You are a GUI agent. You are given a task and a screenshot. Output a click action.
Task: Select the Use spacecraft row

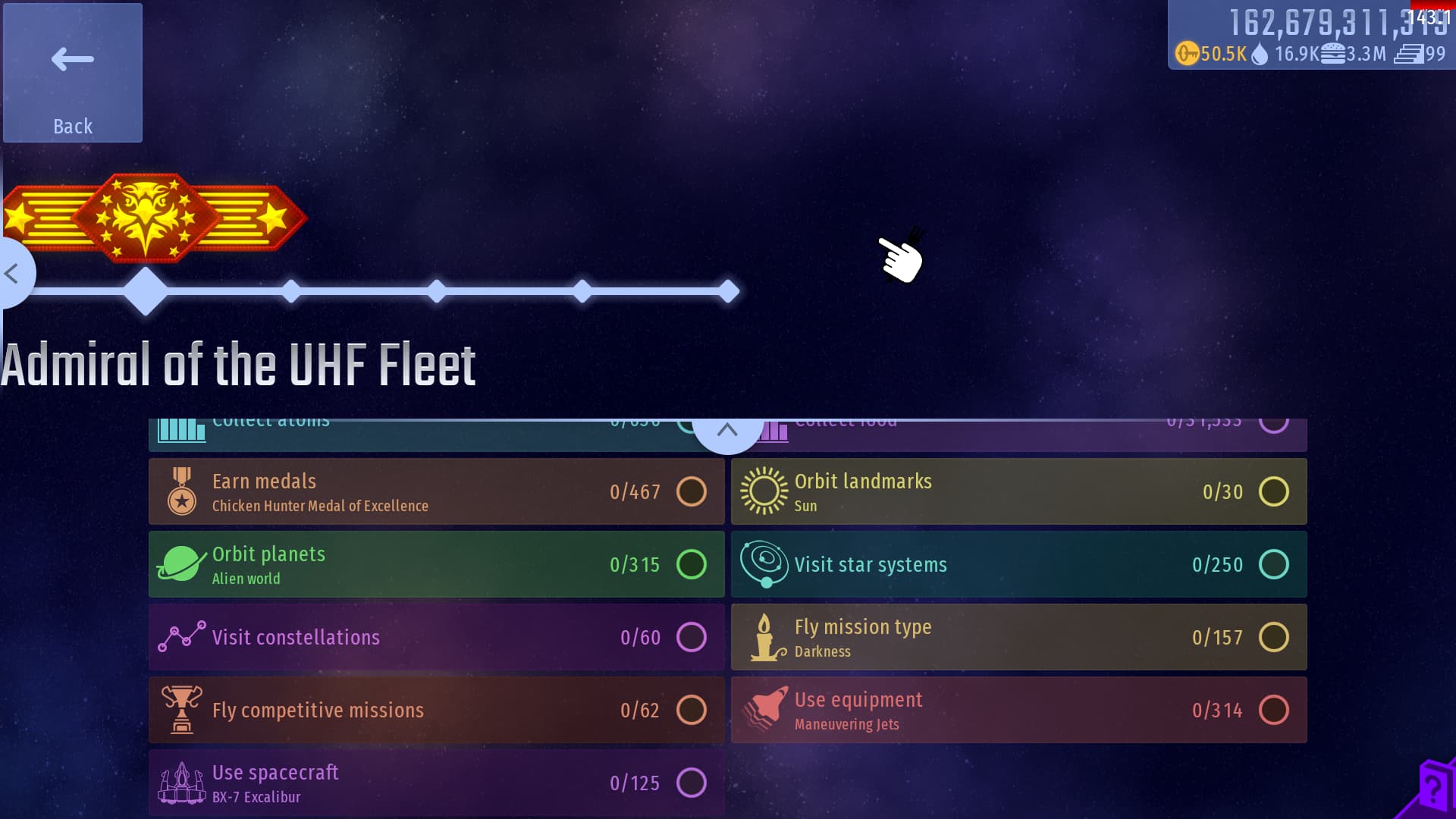point(436,783)
